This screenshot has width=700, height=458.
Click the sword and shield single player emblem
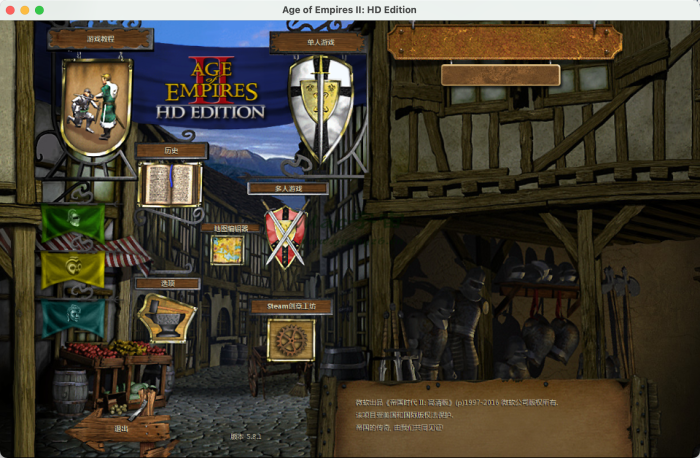(321, 103)
